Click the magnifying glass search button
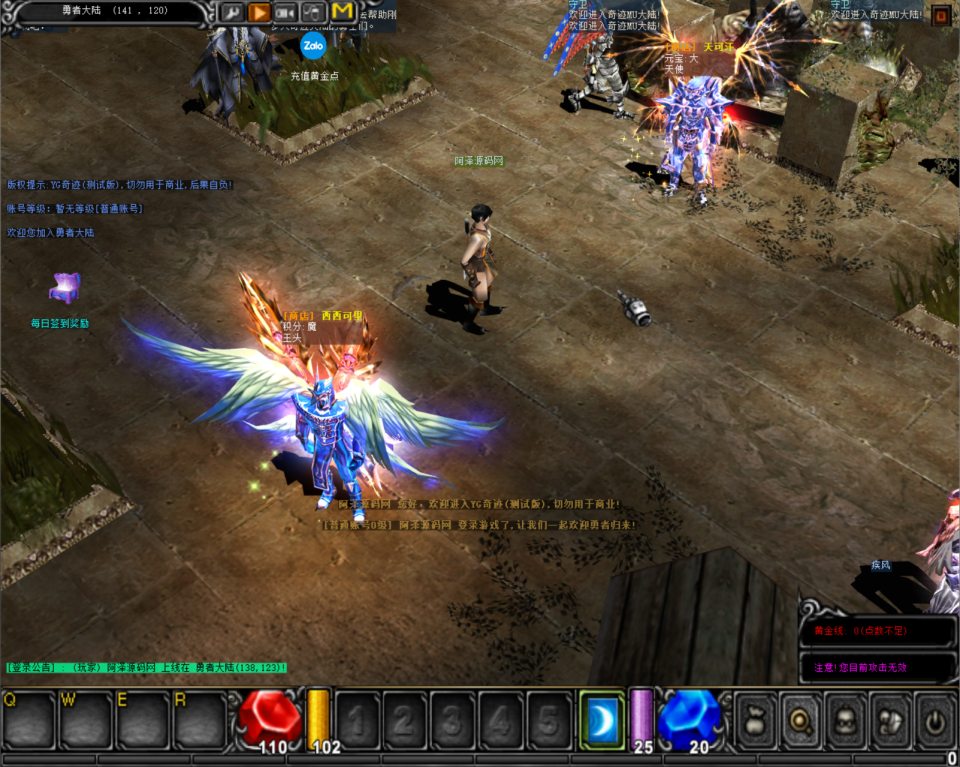 click(x=801, y=718)
